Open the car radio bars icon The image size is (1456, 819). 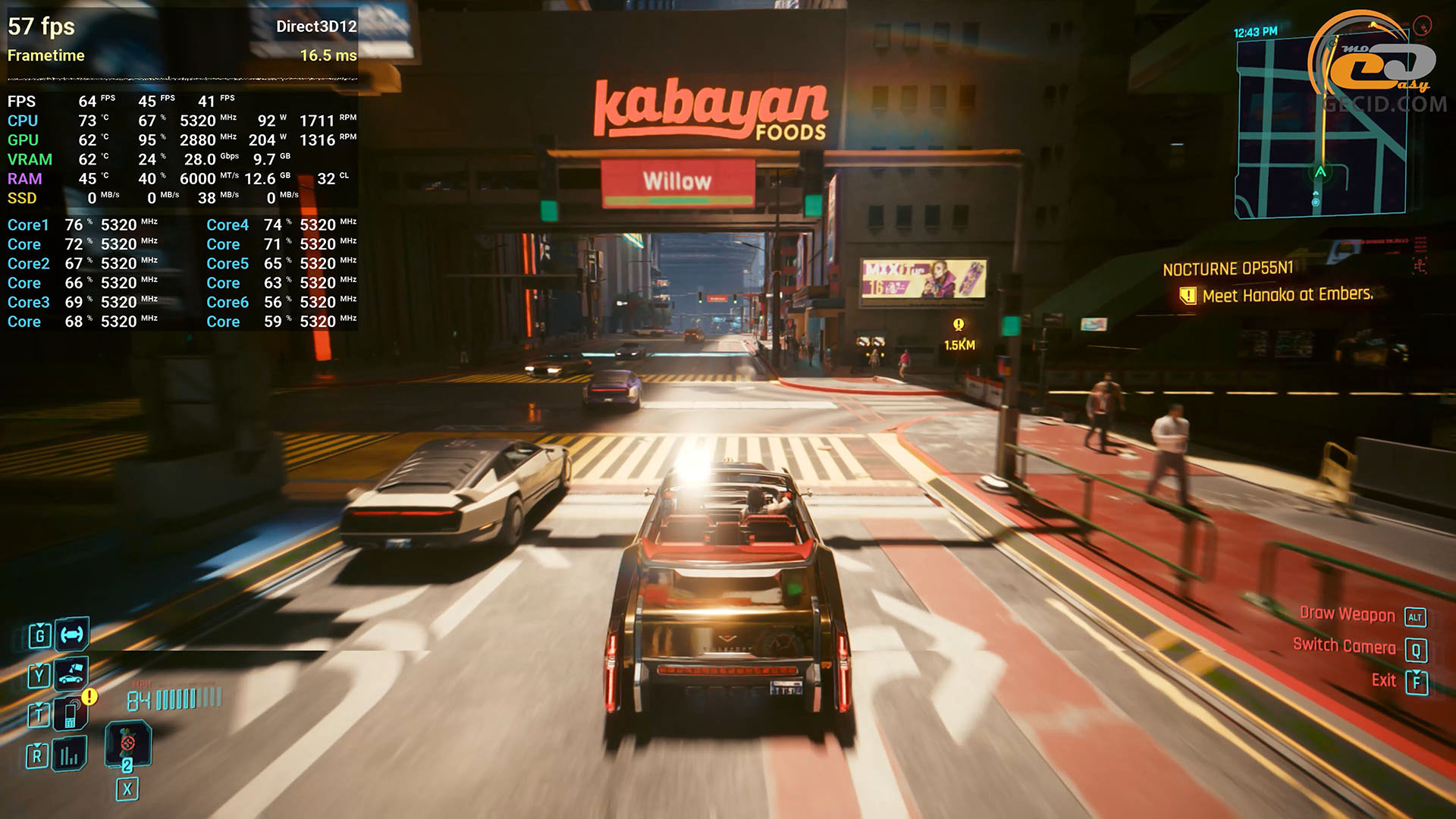point(70,755)
